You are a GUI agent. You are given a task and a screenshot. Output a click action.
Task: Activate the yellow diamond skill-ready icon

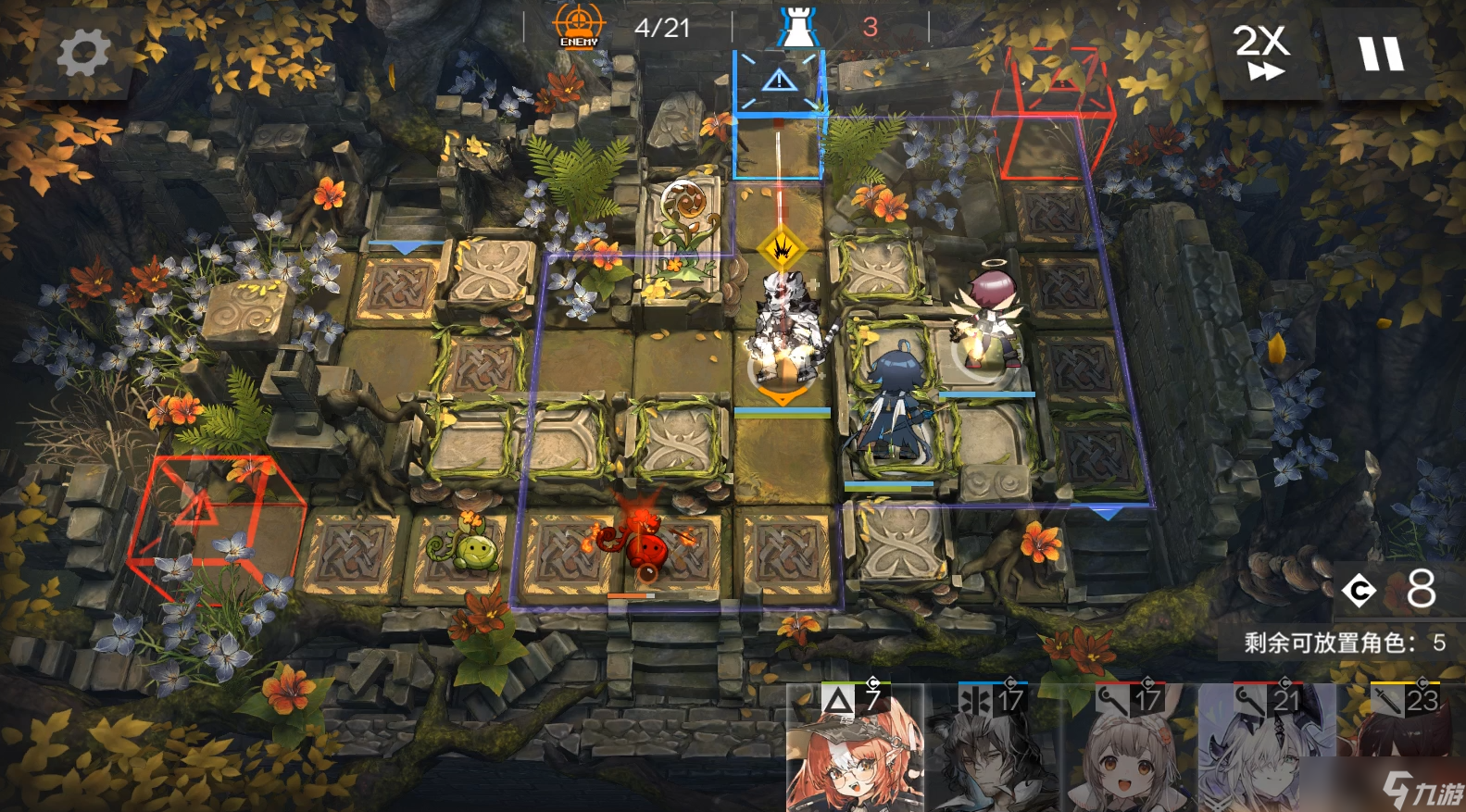(782, 248)
